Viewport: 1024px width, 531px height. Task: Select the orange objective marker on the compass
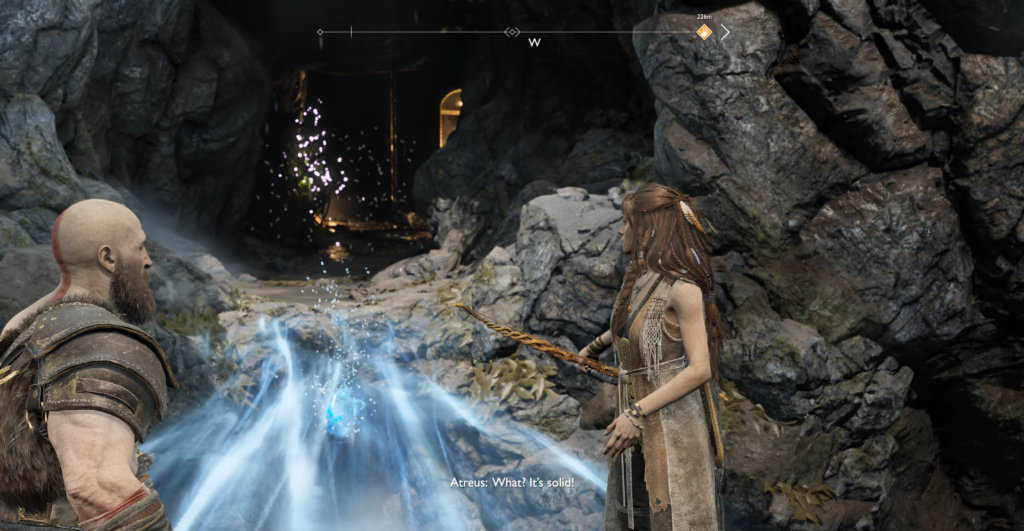(704, 32)
